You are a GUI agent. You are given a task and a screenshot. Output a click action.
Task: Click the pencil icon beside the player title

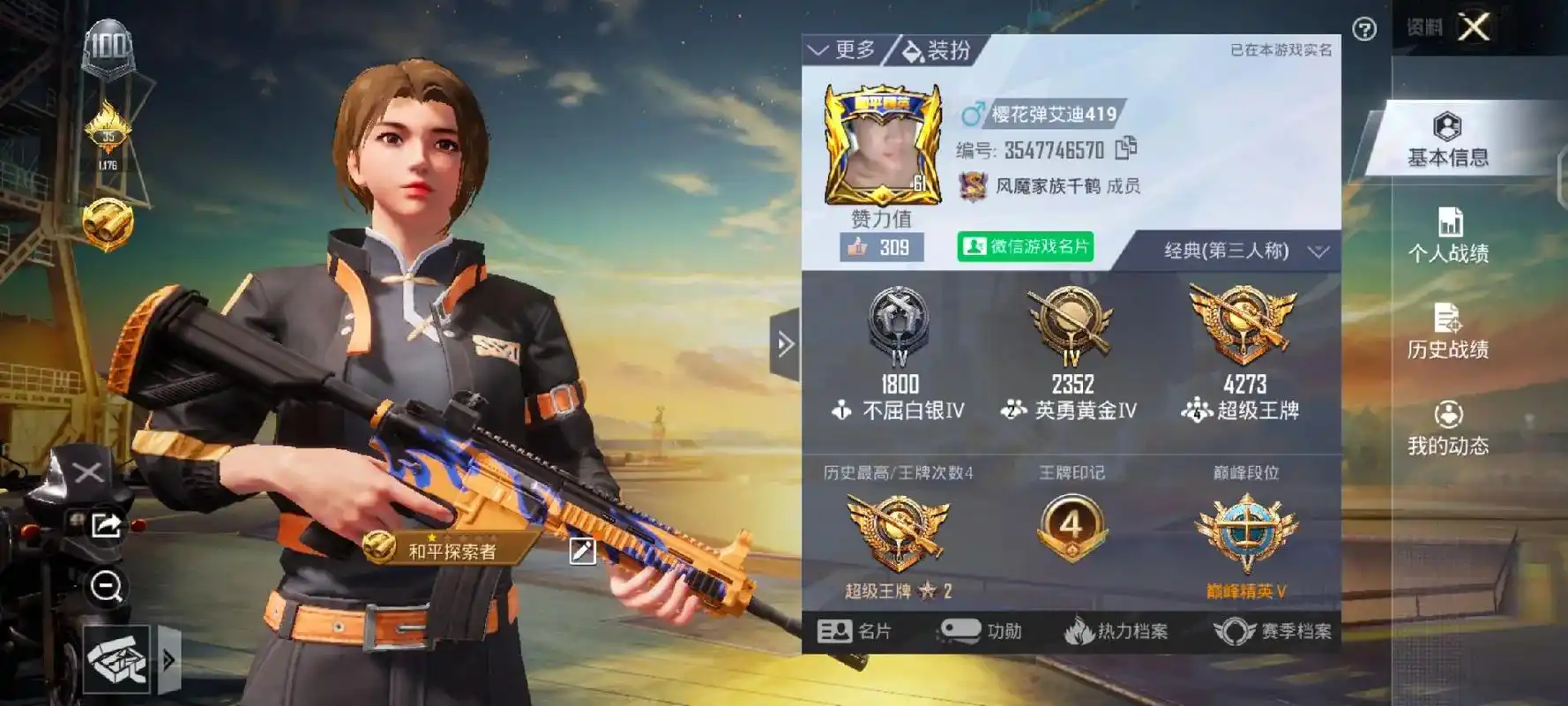click(x=580, y=548)
